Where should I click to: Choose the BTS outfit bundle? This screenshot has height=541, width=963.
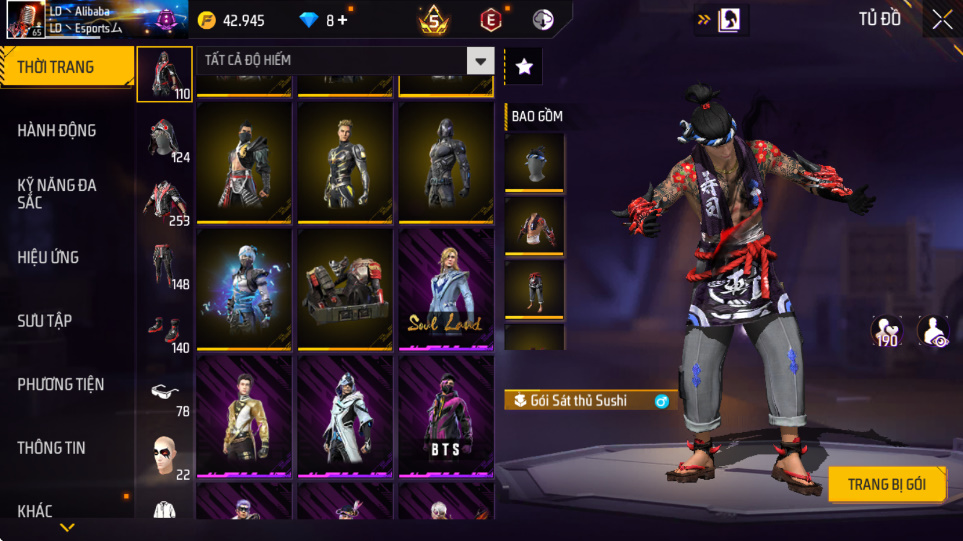point(445,416)
